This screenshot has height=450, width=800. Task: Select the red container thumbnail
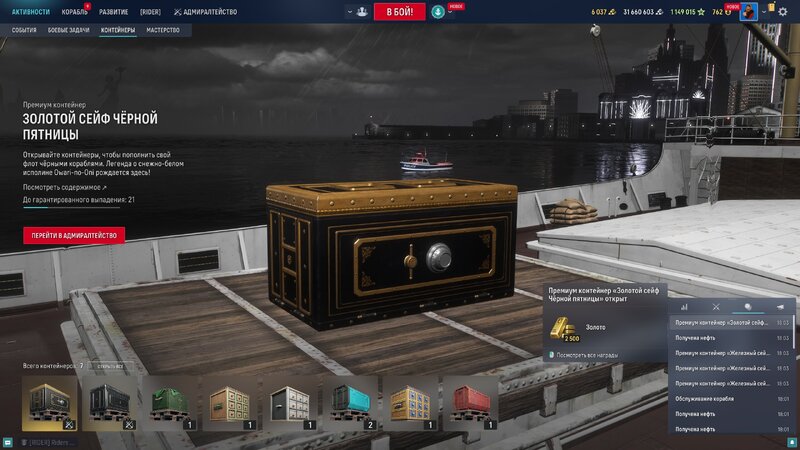pos(470,403)
